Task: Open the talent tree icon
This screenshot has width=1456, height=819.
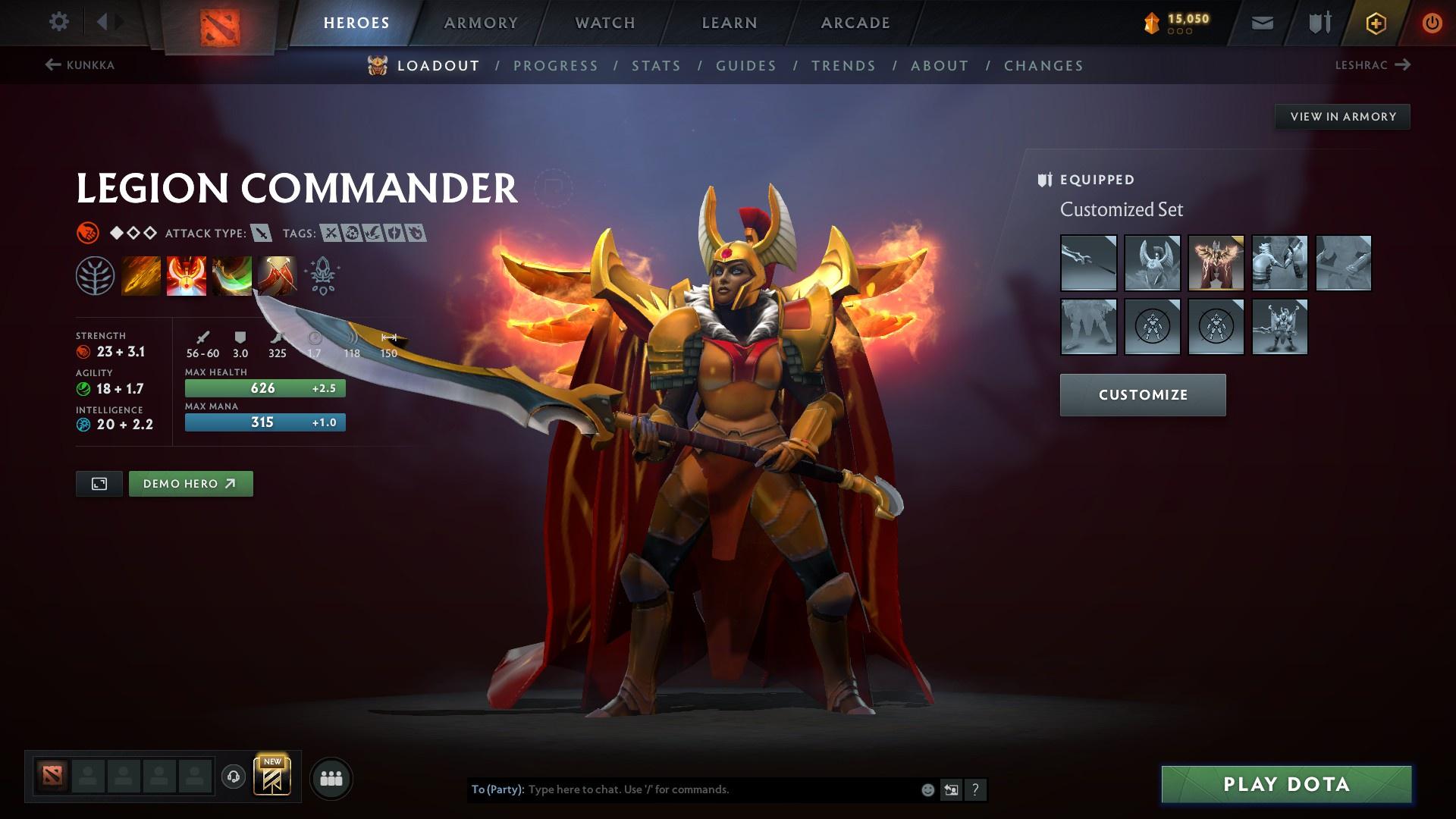Action: pos(95,275)
